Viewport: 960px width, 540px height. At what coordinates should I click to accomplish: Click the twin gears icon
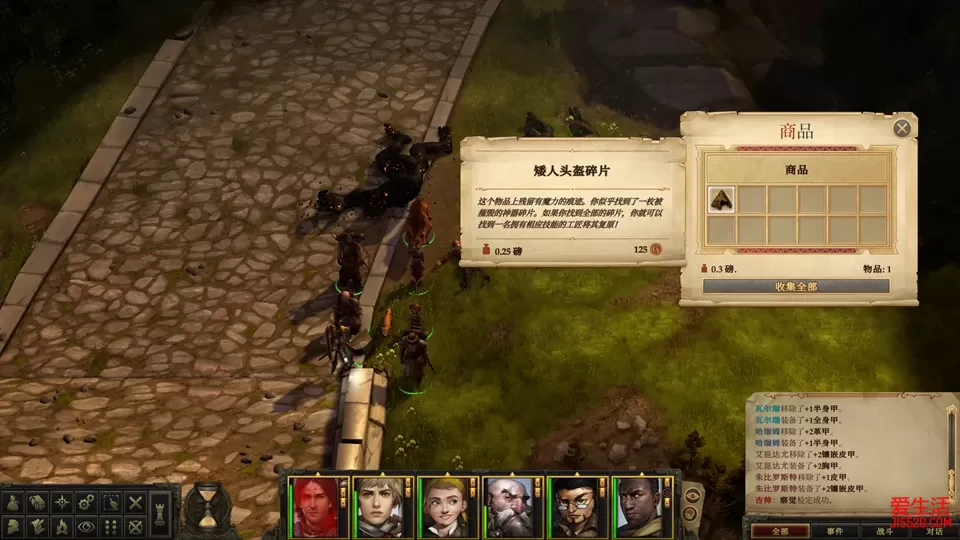(87, 501)
